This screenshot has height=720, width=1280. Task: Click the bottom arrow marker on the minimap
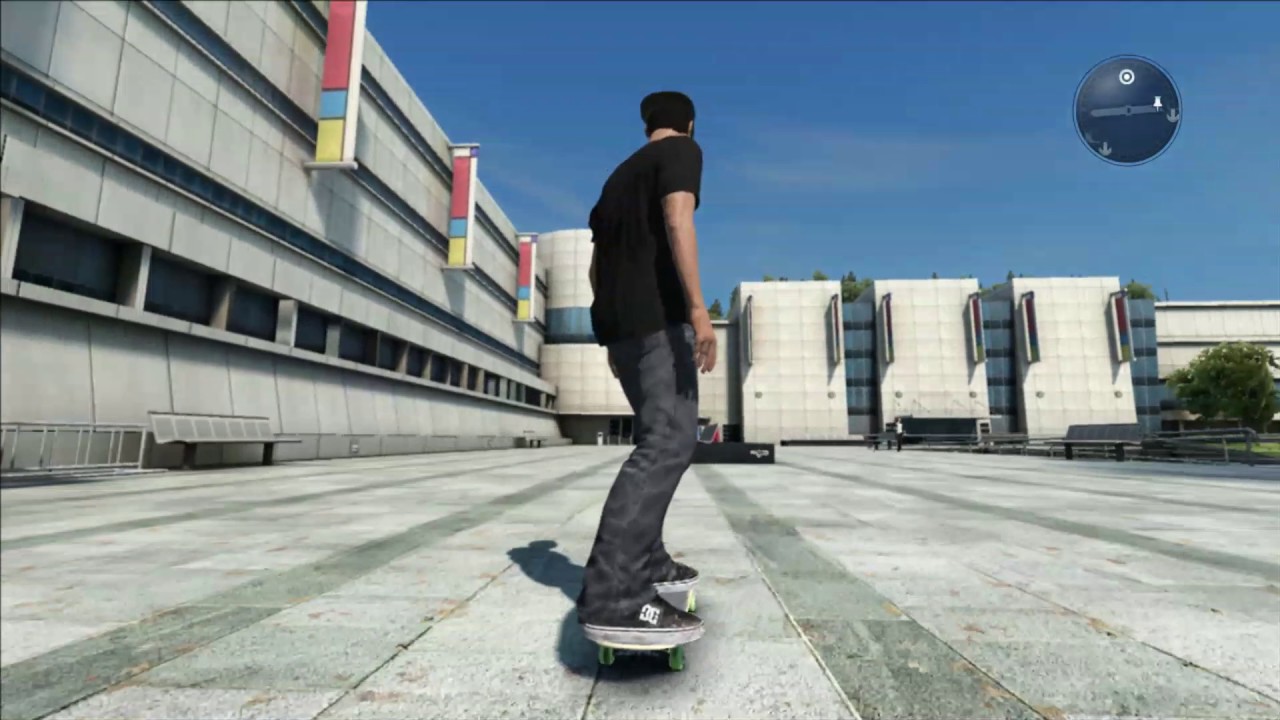pos(1105,147)
